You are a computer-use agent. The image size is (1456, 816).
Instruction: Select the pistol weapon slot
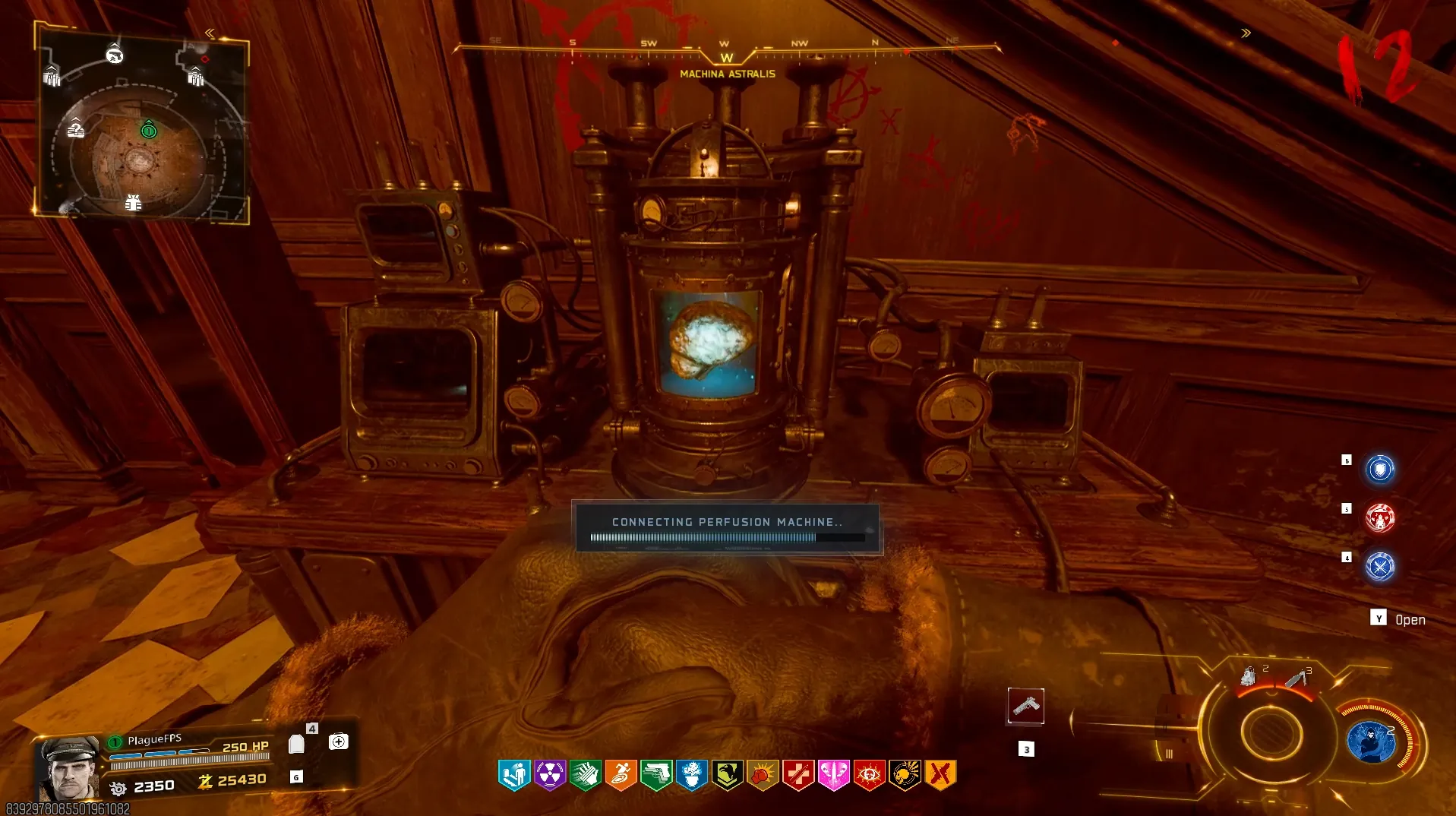tap(1025, 707)
